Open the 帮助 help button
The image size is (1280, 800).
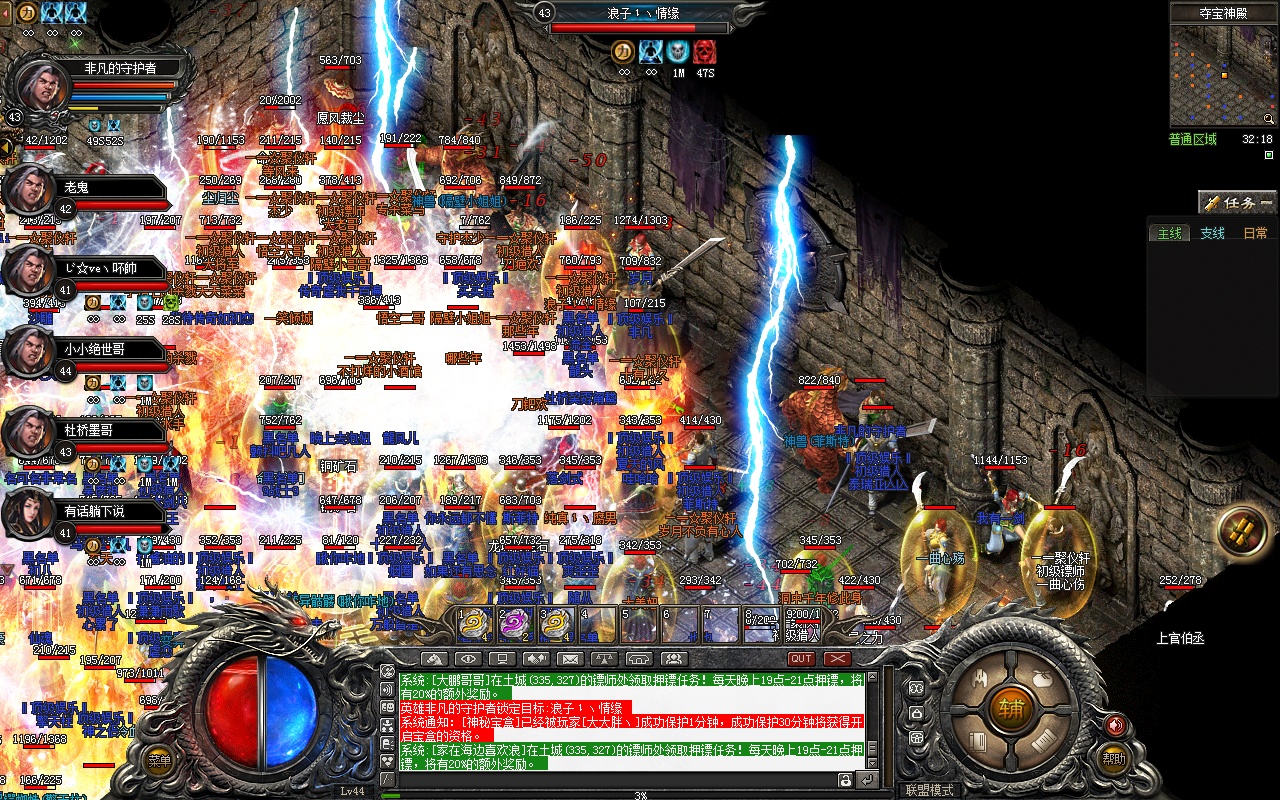pyautogui.click(x=1114, y=760)
